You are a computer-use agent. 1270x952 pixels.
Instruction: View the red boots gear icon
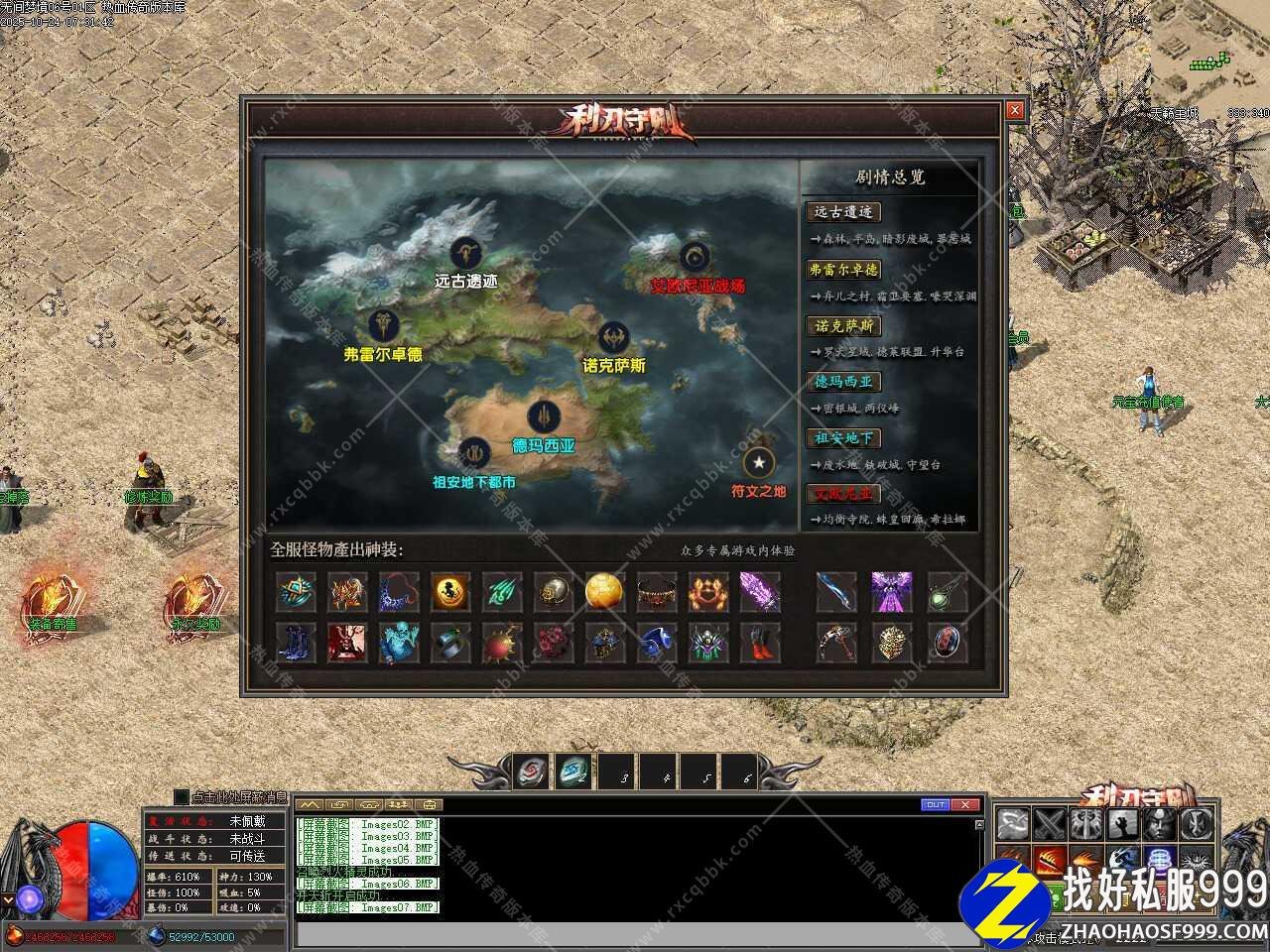tap(759, 644)
